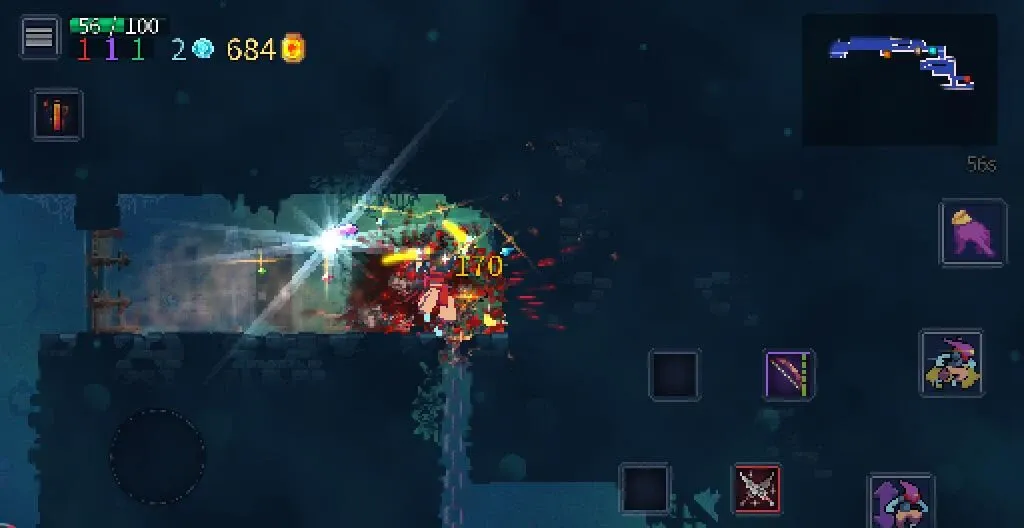The width and height of the screenshot is (1024, 528).
Task: Tap the purple interact hand button
Action: [x=972, y=233]
